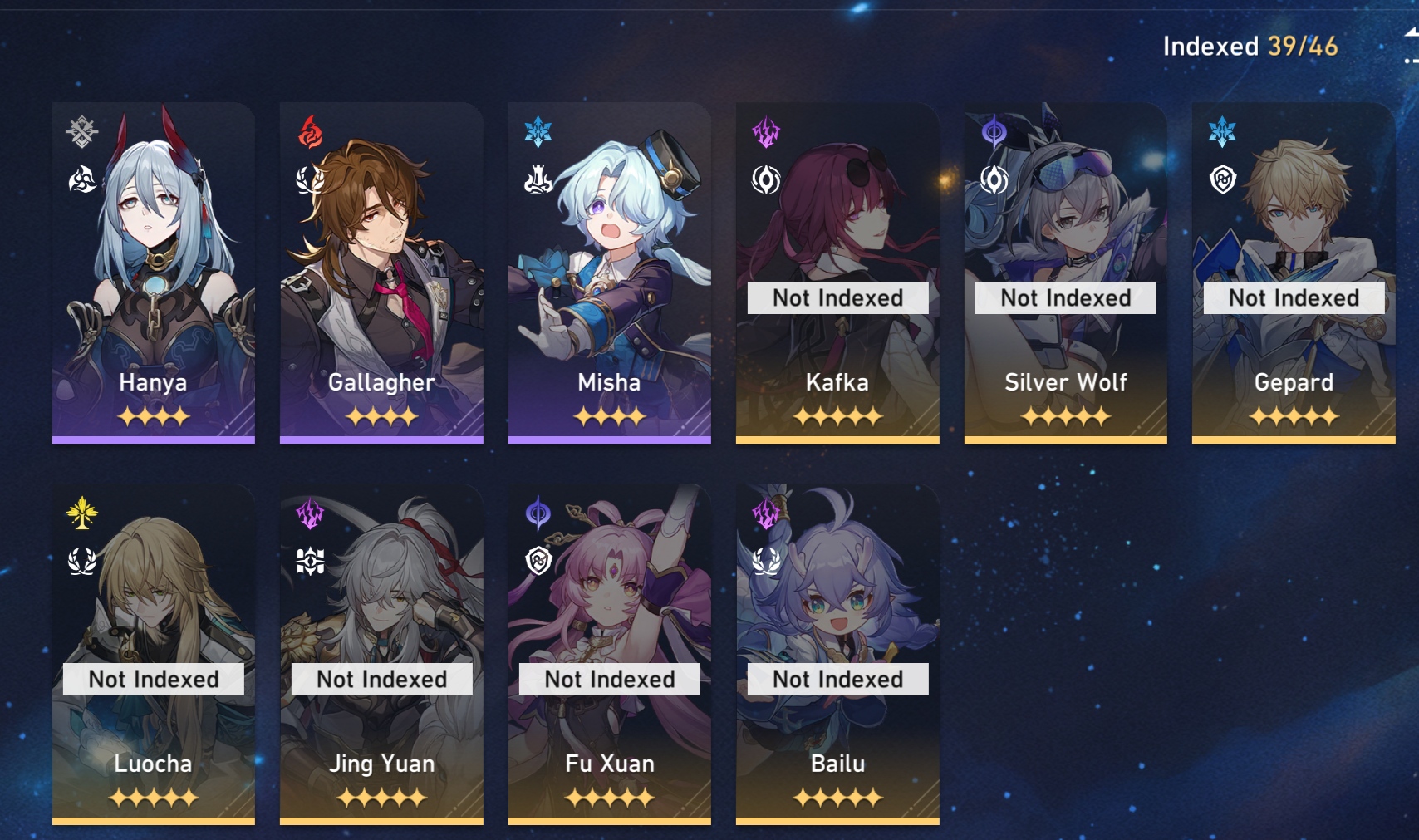This screenshot has width=1419, height=840.
Task: Open Gallagher's character card
Action: (x=381, y=273)
